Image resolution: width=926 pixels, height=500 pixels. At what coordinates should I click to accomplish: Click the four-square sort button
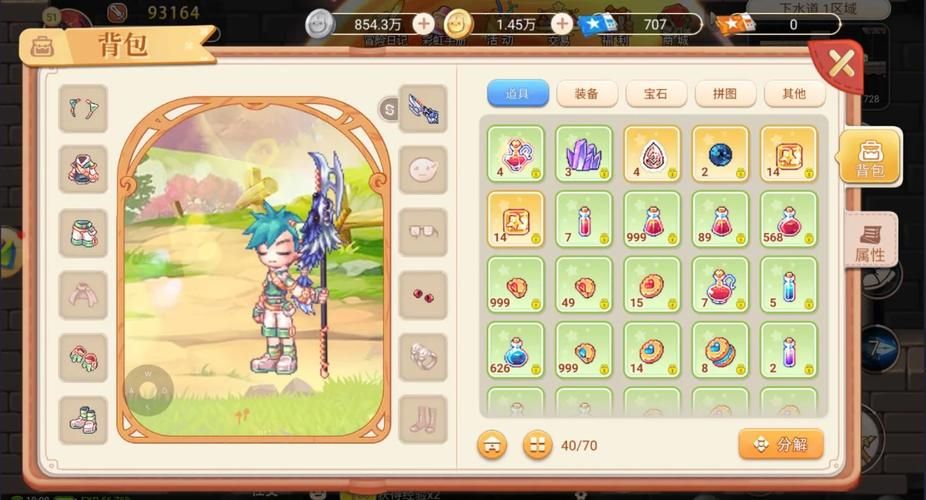click(537, 444)
